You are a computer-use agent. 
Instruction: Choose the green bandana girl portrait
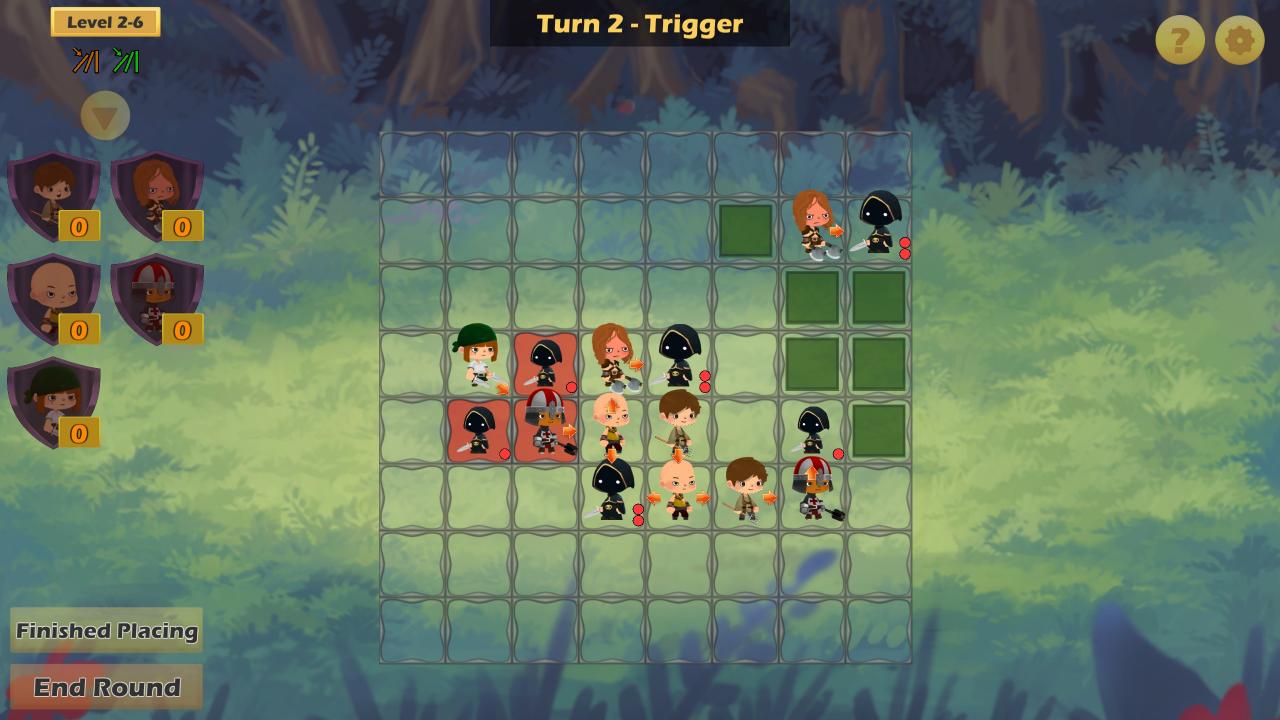(x=54, y=402)
